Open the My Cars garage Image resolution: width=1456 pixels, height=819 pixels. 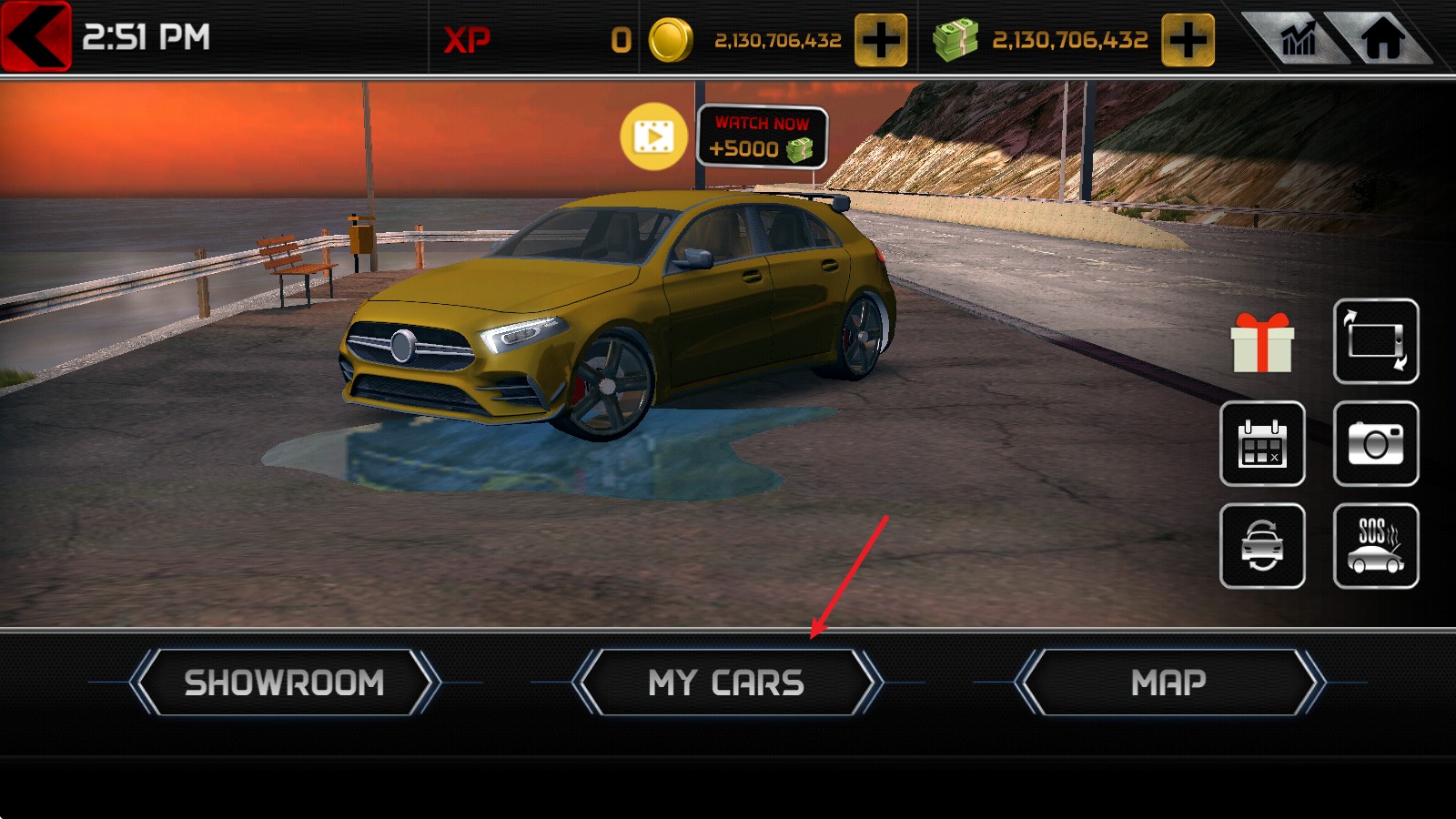[726, 682]
